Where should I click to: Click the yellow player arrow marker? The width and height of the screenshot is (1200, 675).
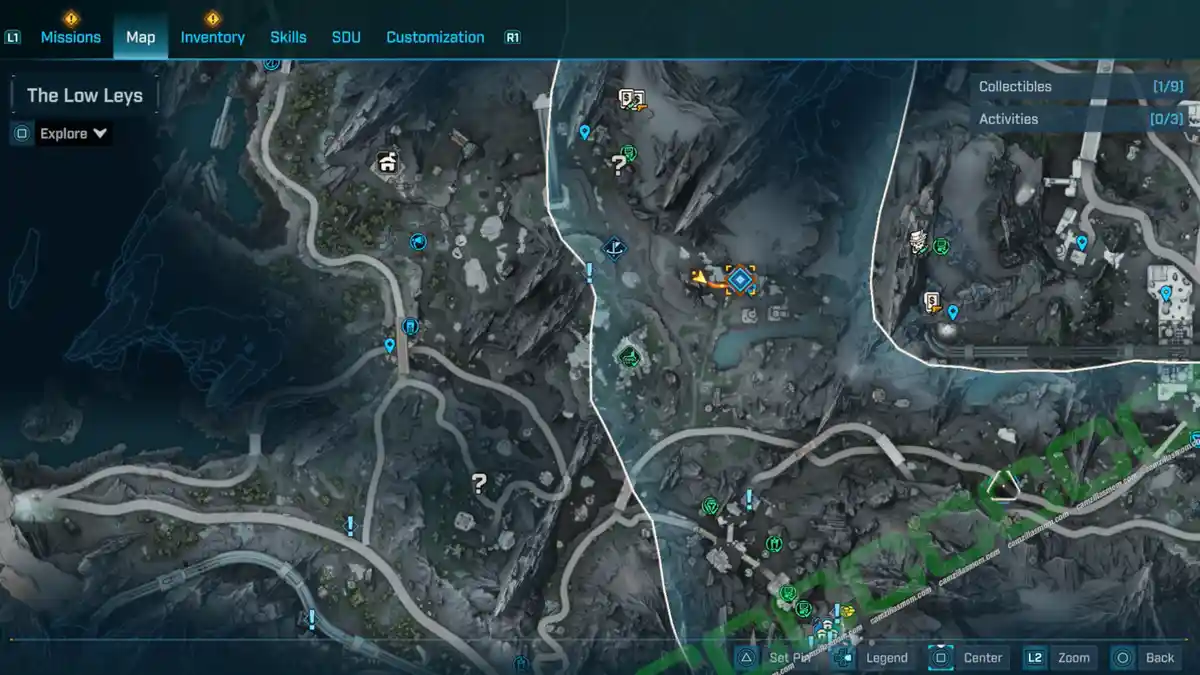[700, 278]
